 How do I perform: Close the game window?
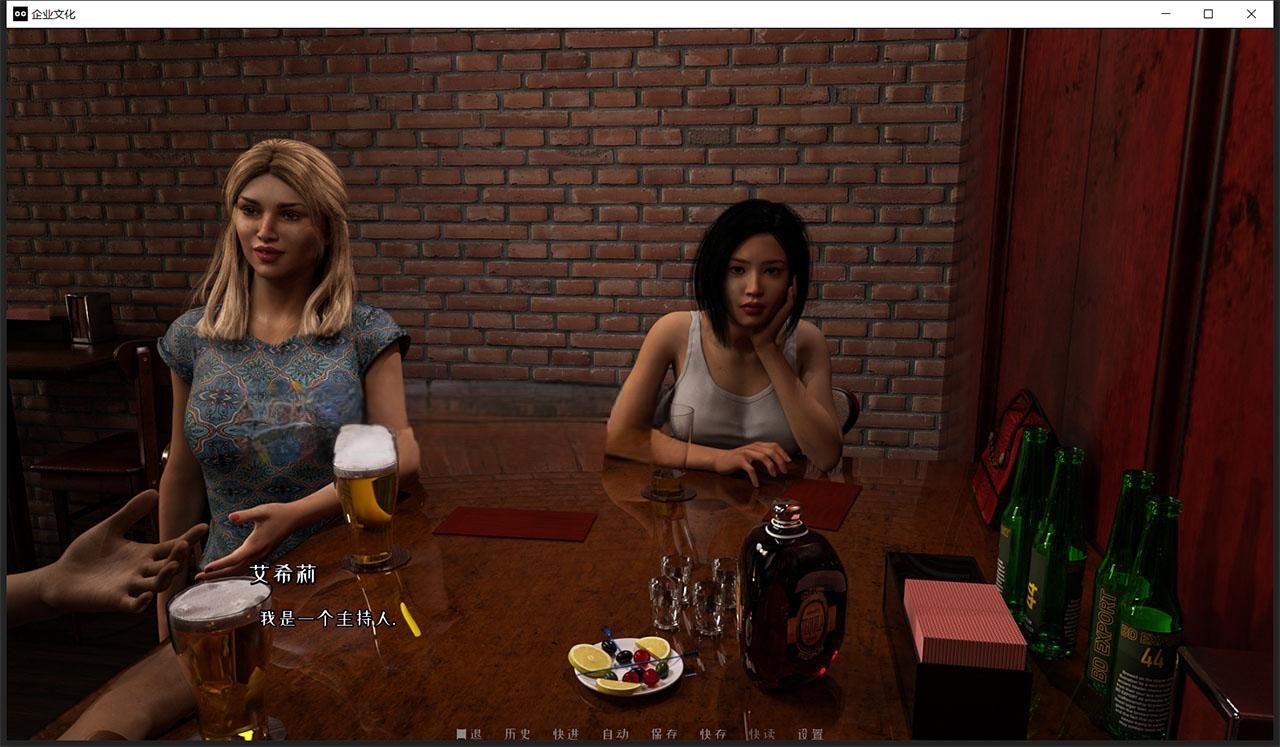coord(1251,14)
